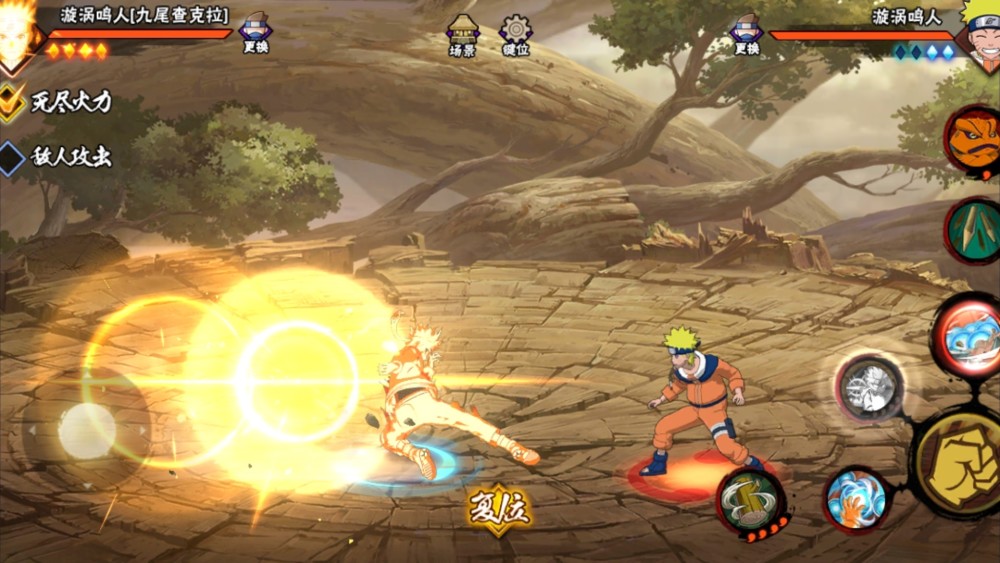Activate the blue Rasengan skill with the red ring

click(x=968, y=337)
